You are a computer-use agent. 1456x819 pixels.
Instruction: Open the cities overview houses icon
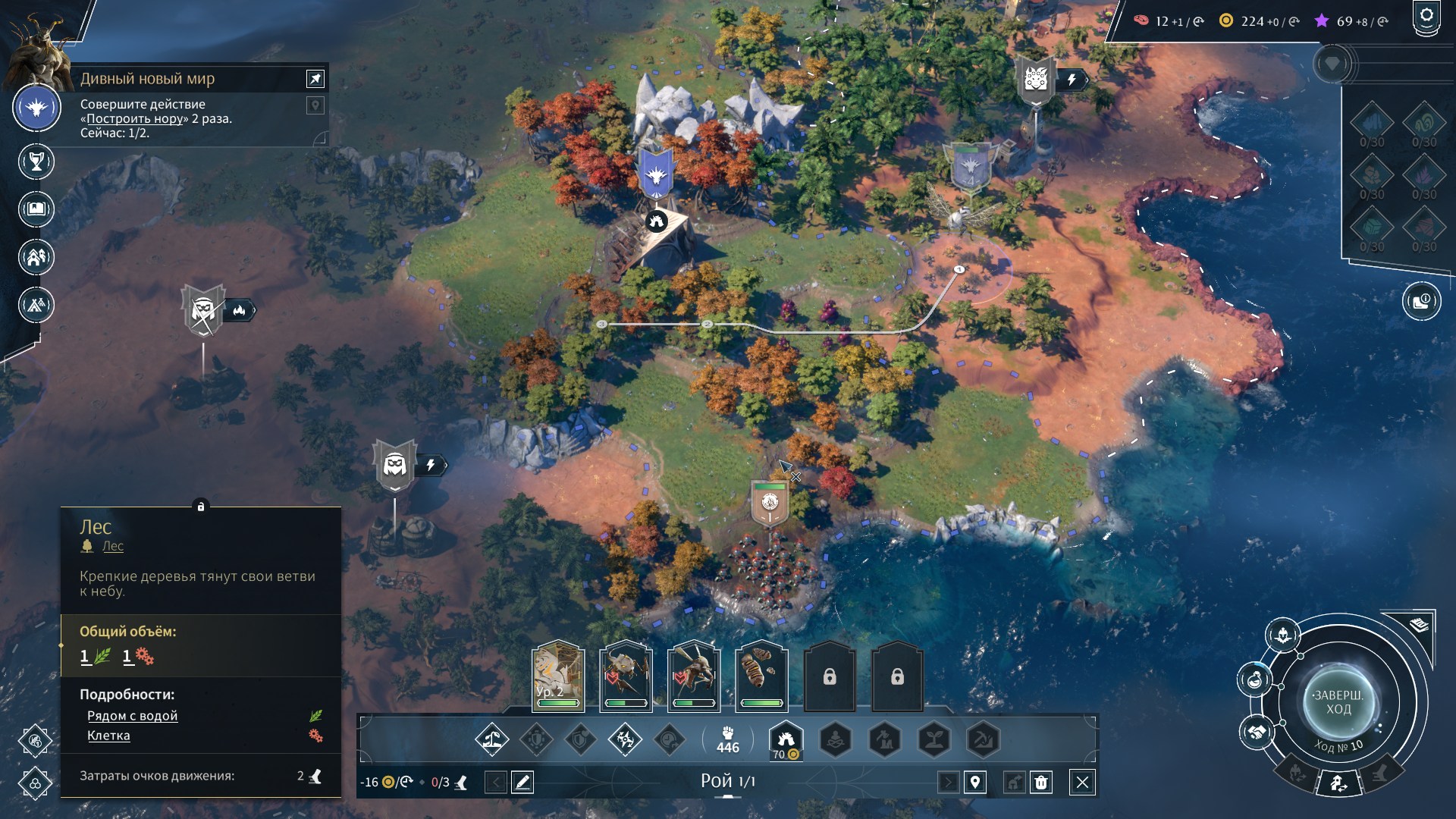point(36,257)
